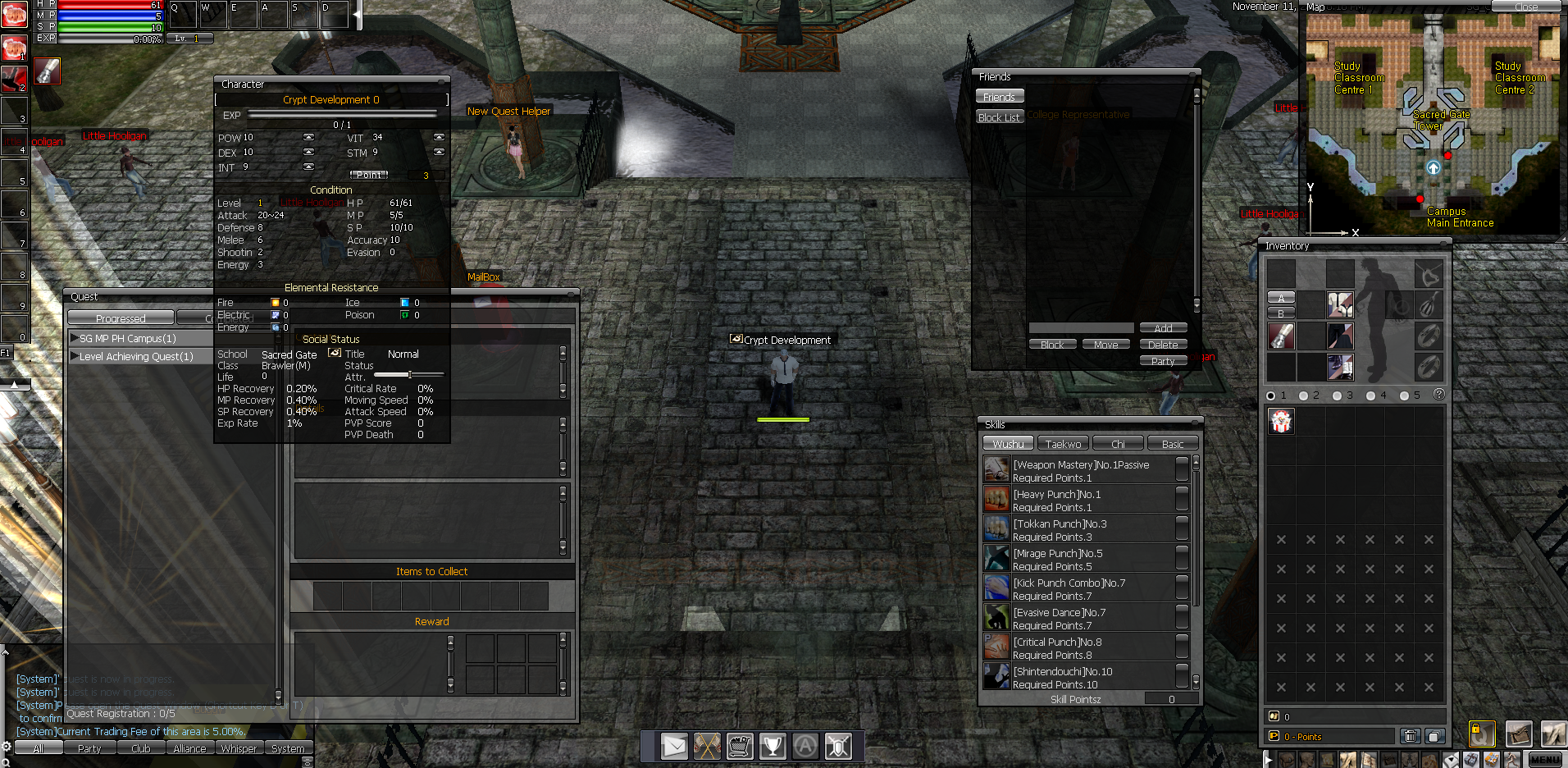Screen dimensions: 1568x768
Task: Open the Block List tab
Action: [999, 117]
